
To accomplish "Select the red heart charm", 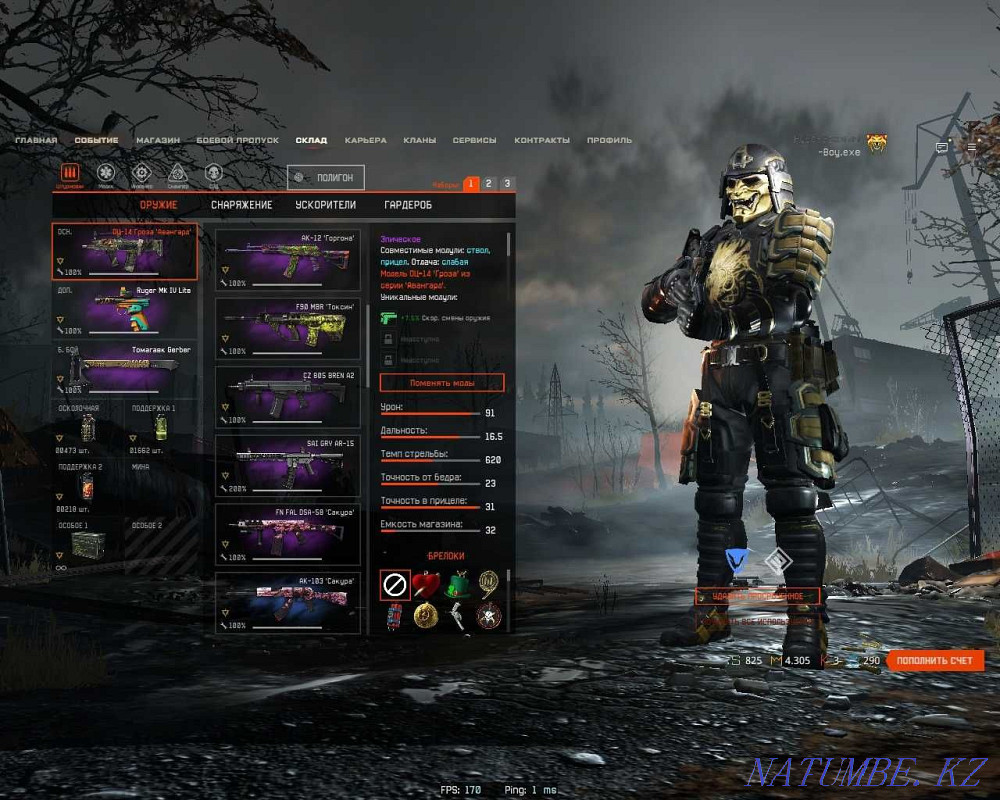I will (x=426, y=584).
